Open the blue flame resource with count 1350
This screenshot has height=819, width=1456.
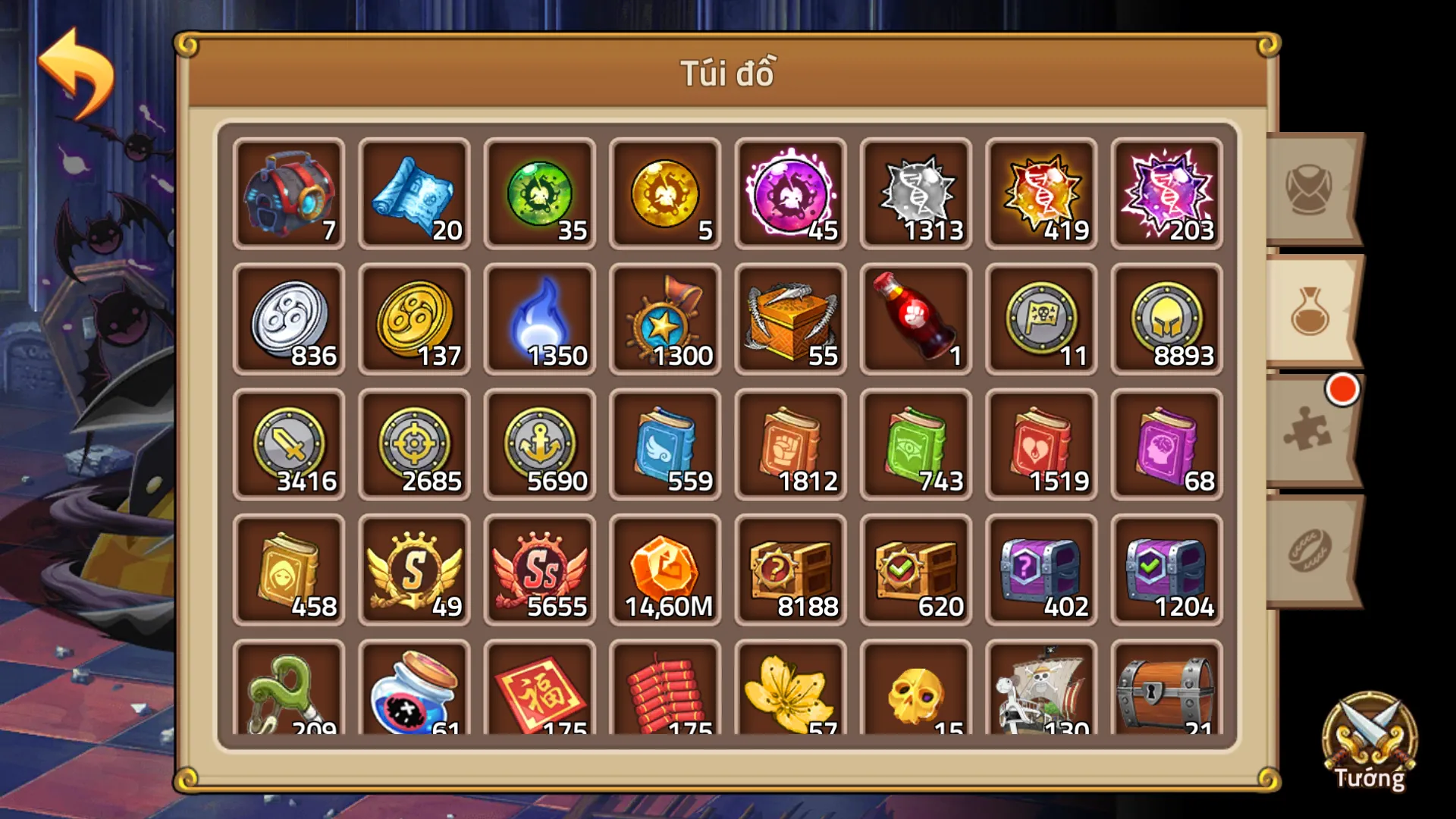click(x=539, y=318)
